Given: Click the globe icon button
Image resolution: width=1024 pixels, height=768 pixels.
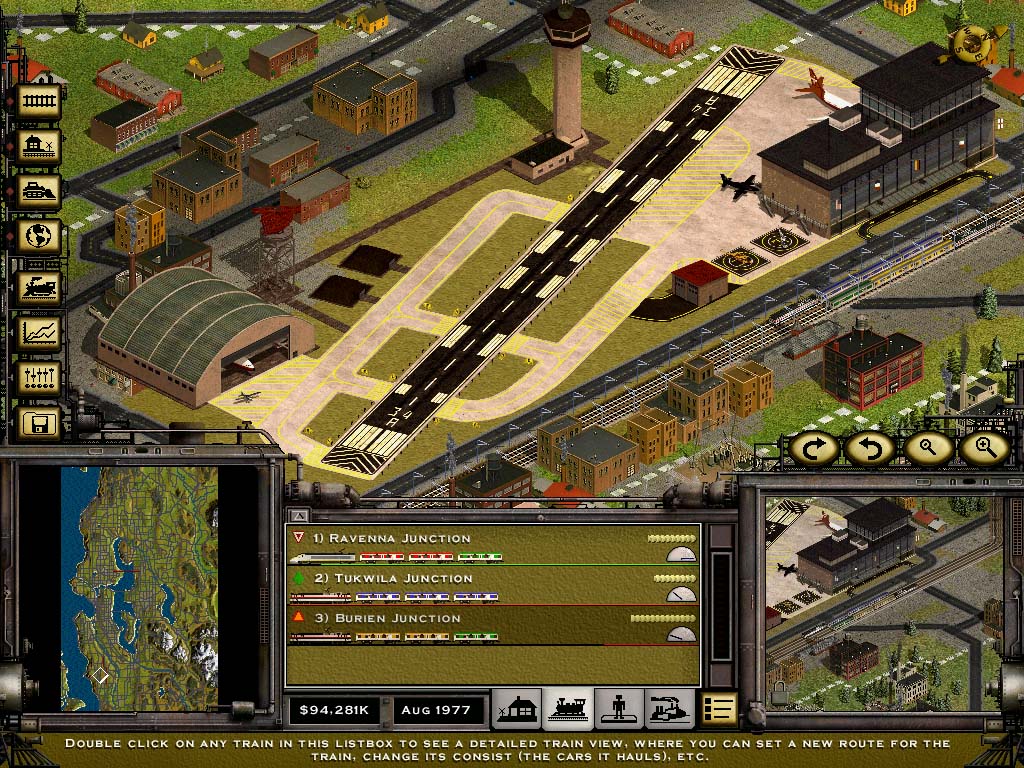Looking at the screenshot, I should (40, 237).
